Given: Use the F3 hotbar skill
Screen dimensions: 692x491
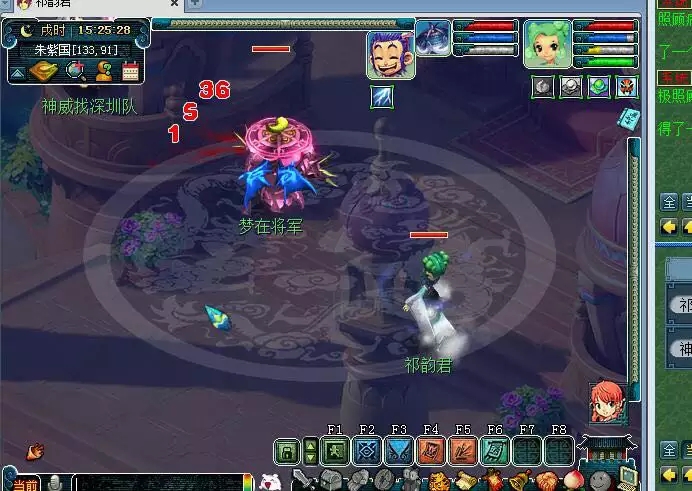Looking at the screenshot, I should coord(399,451).
